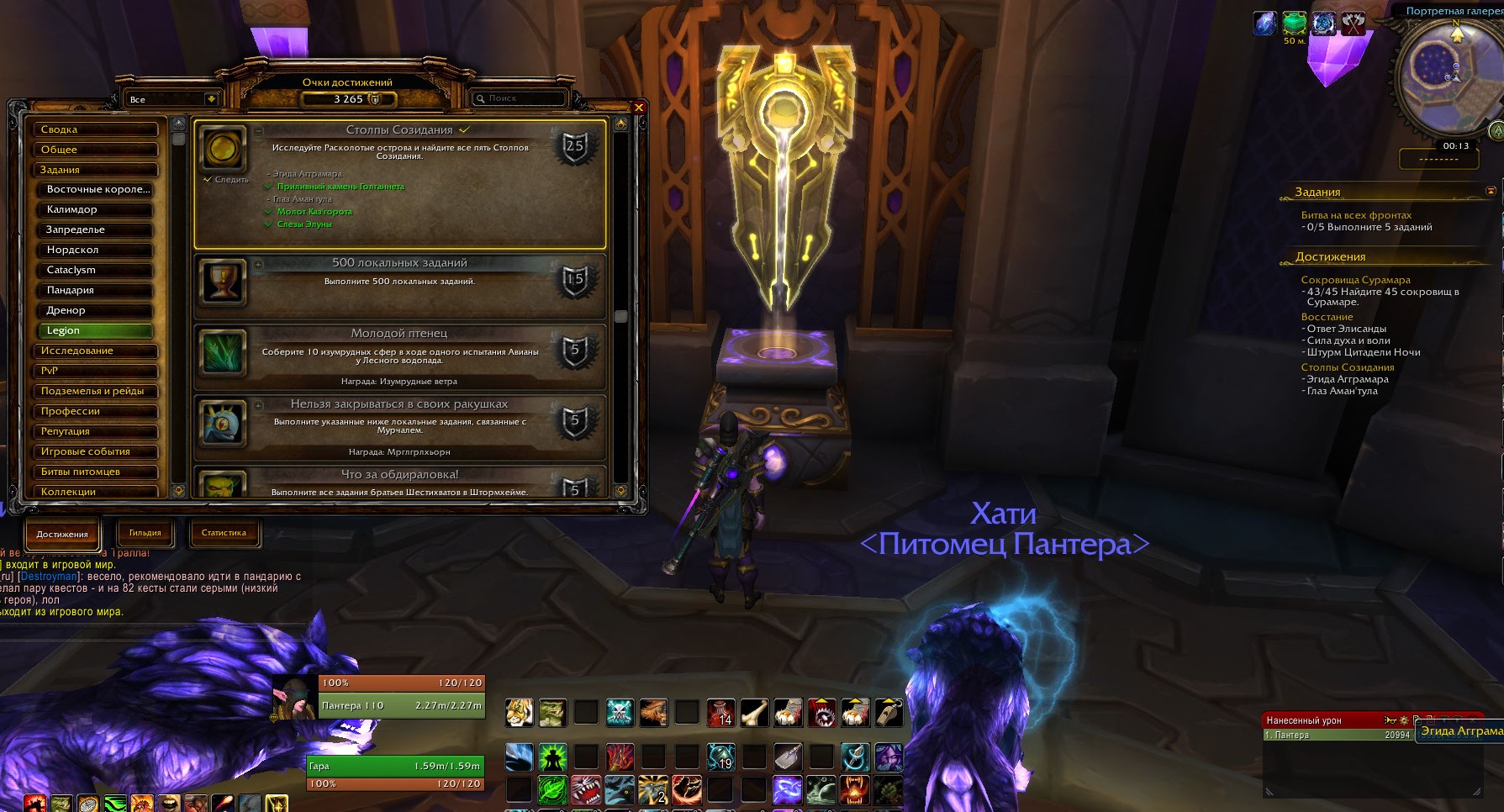Select the Общее achievement category
Image resolution: width=1504 pixels, height=812 pixels.
point(95,150)
